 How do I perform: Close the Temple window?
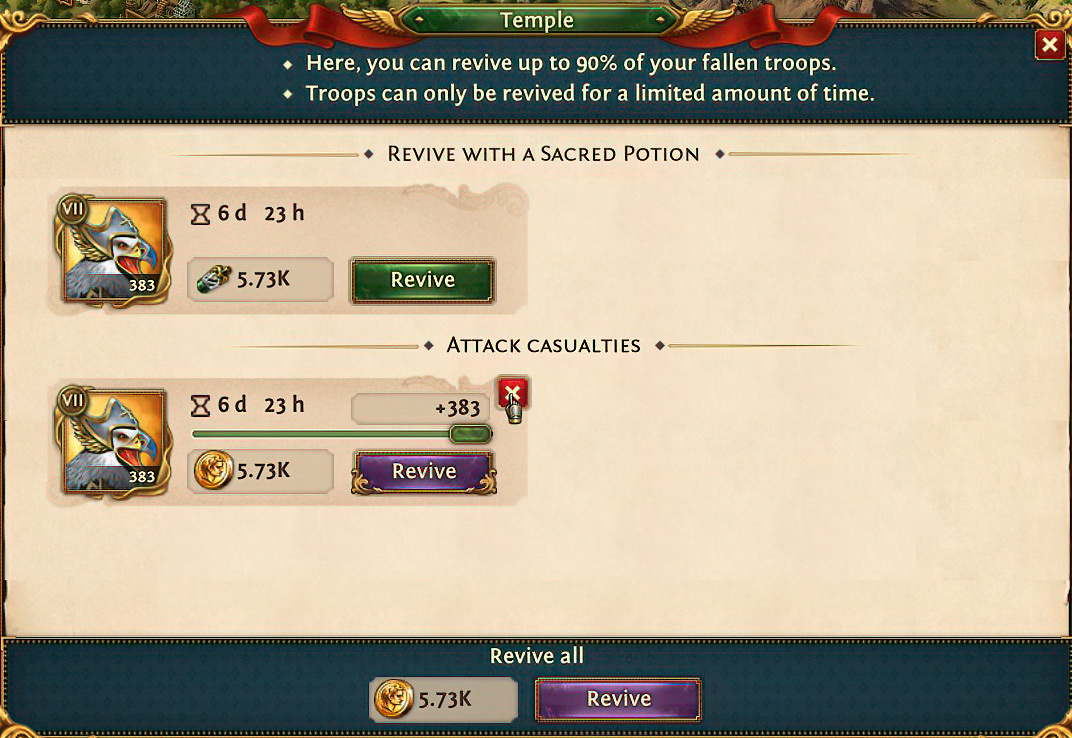[1049, 45]
